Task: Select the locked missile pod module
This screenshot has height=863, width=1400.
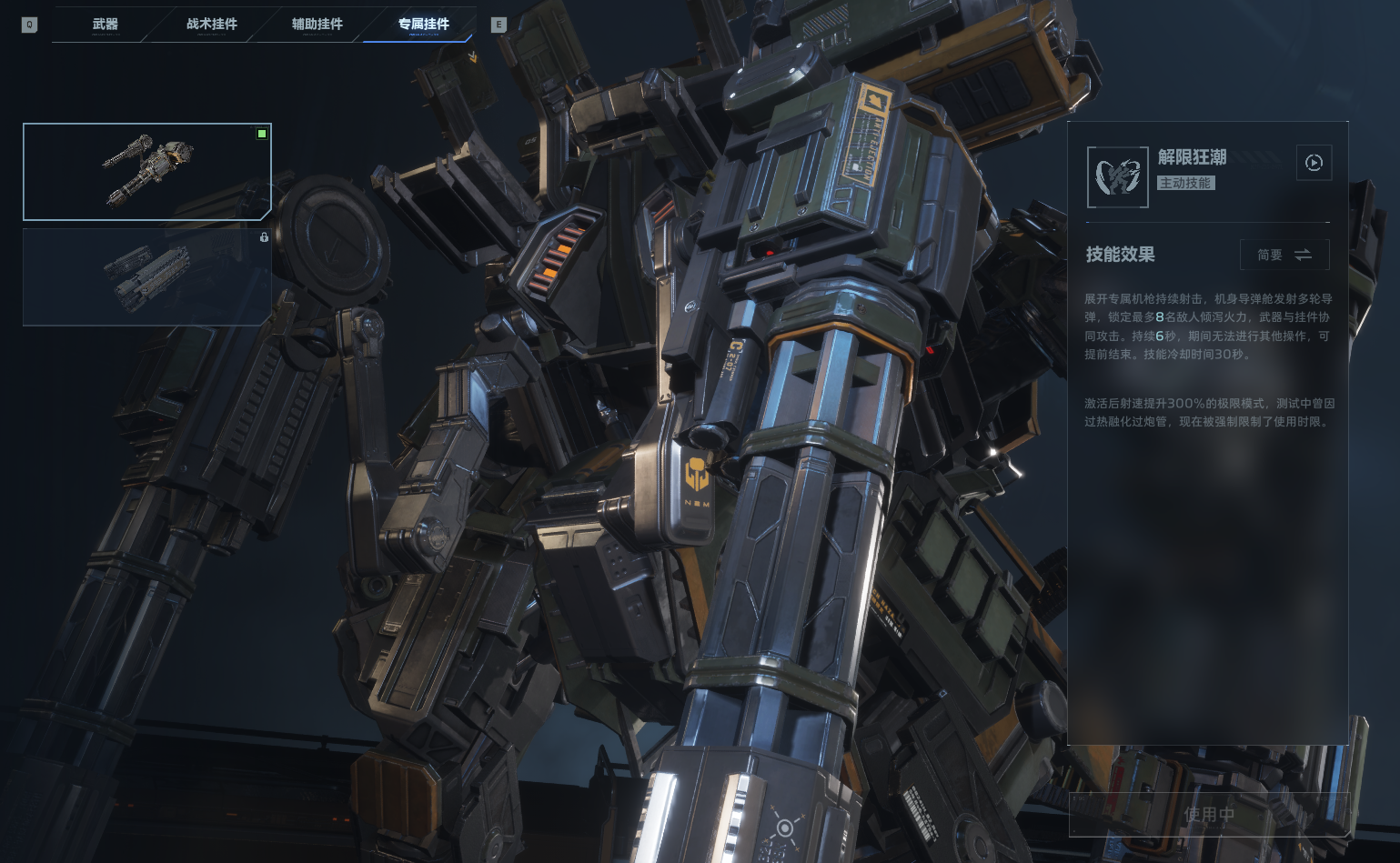Action: coord(146,276)
